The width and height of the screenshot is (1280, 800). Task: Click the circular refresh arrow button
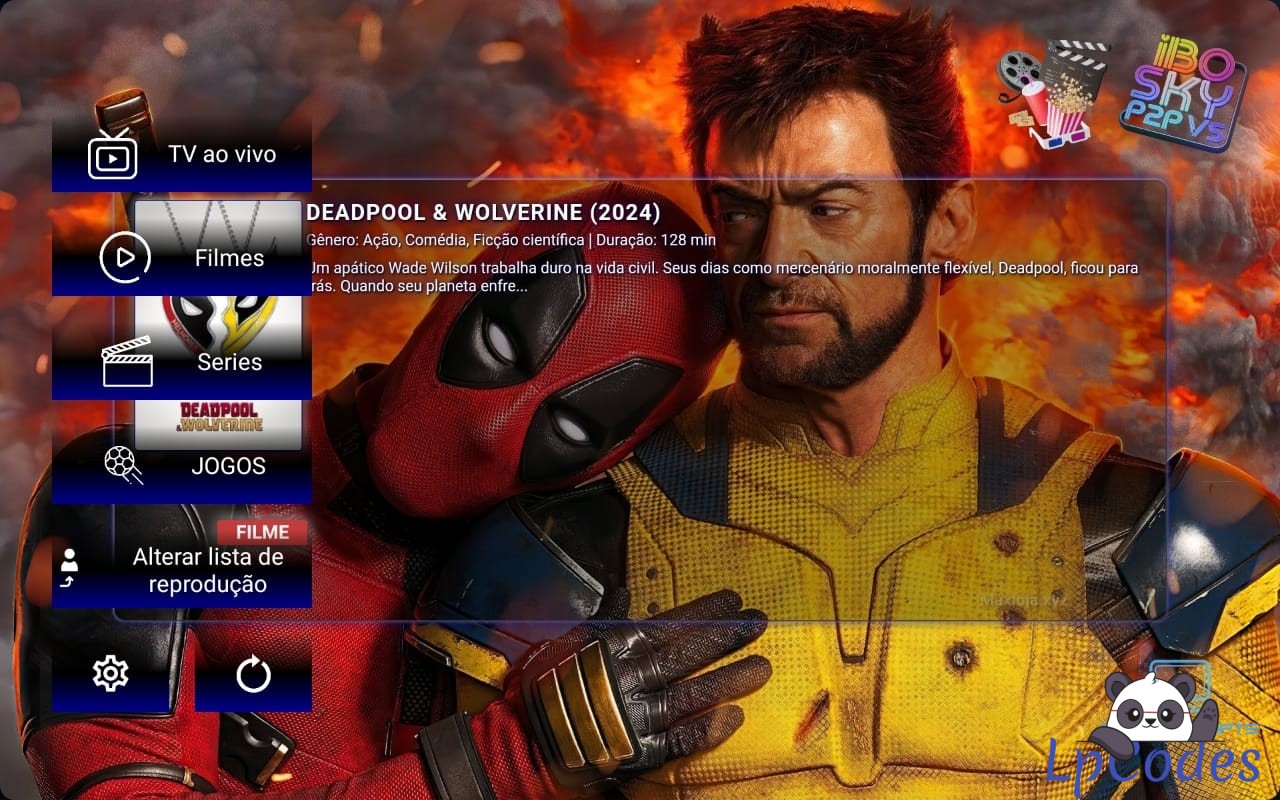tap(253, 675)
